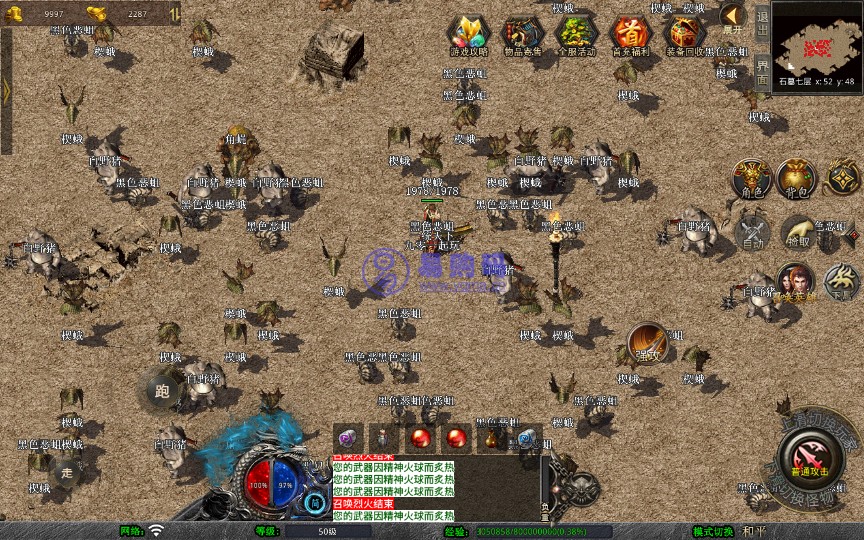Click the 展开 arrow to toggle the top icons
Image resolution: width=864 pixels, height=540 pixels.
(x=733, y=17)
